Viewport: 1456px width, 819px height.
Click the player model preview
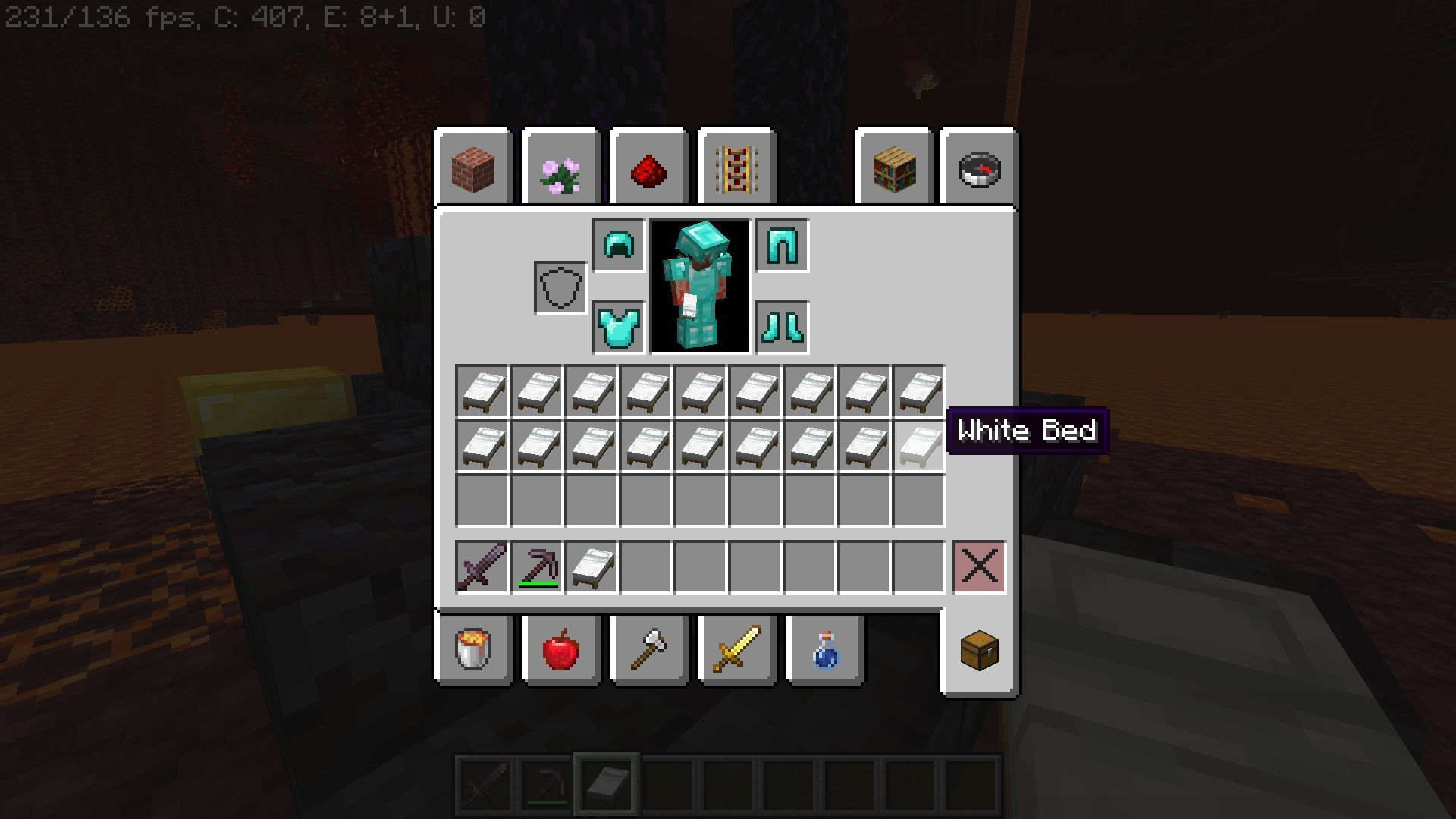click(x=699, y=286)
